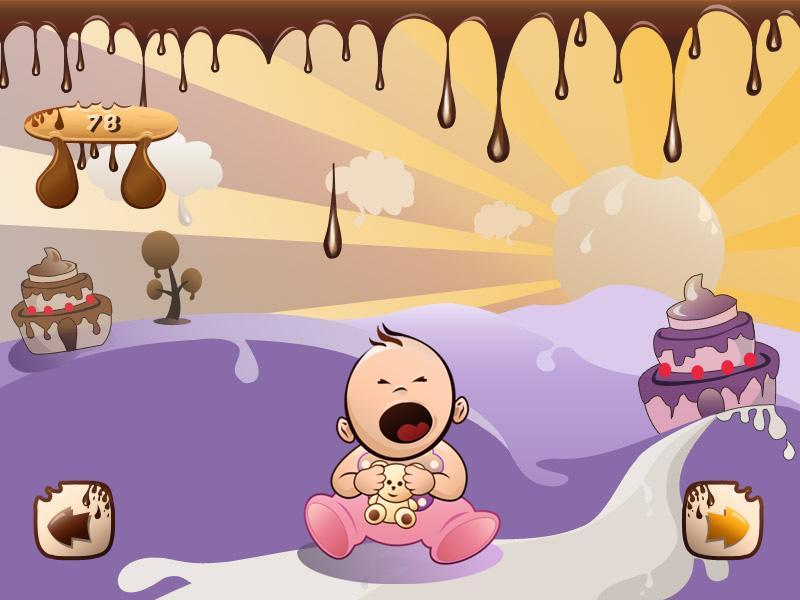
Task: Tap the left arrow move button
Action: coord(74,520)
